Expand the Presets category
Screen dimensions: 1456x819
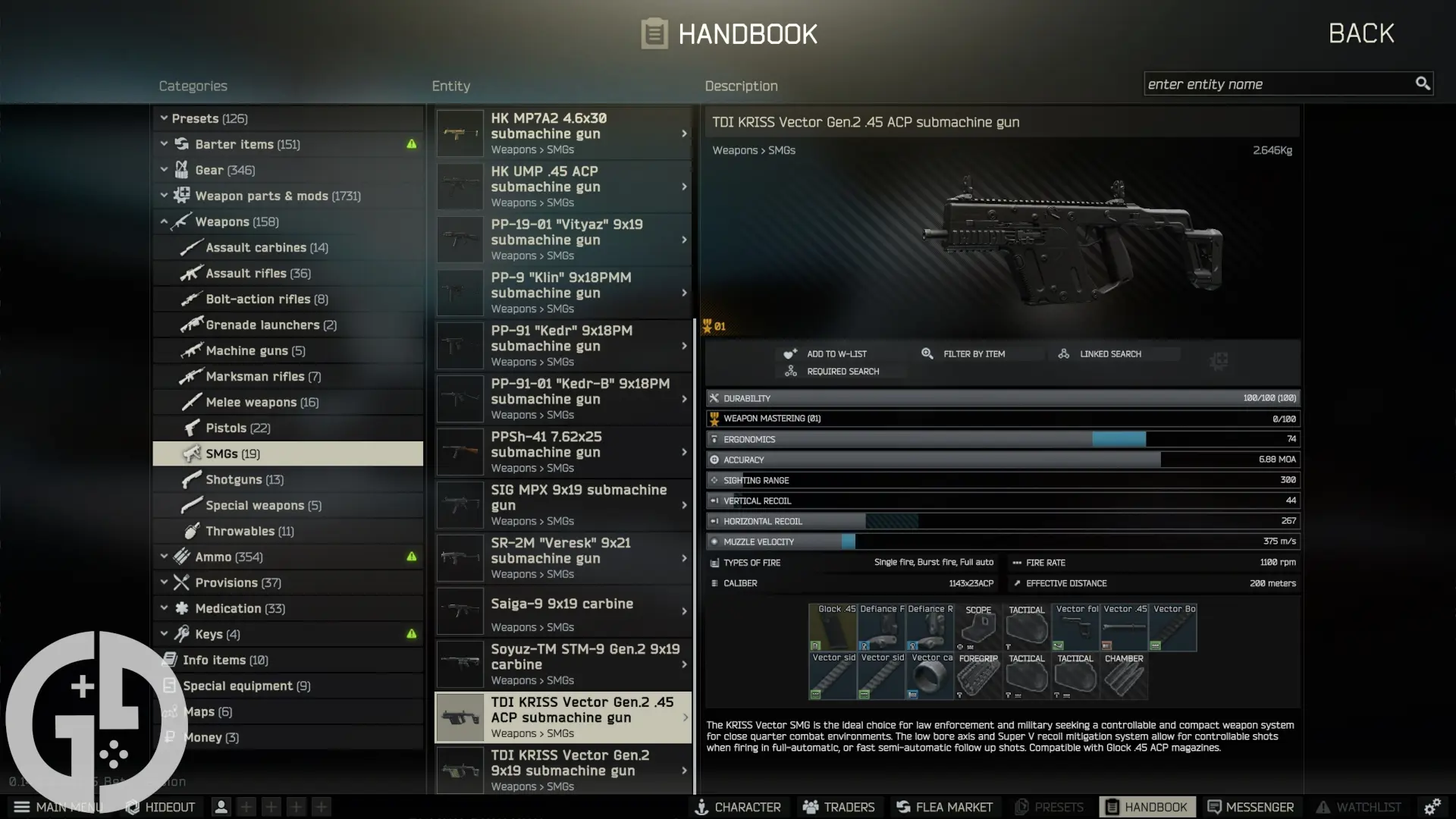(164, 118)
